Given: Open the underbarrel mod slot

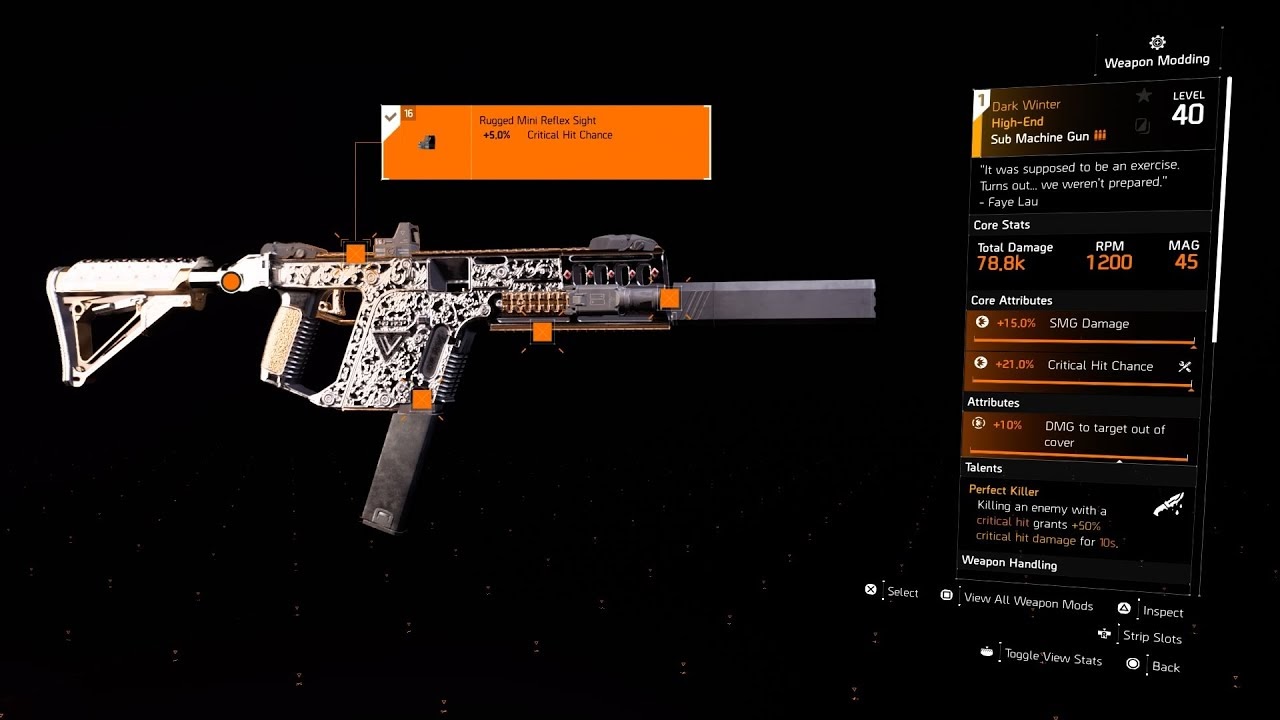Looking at the screenshot, I should tap(541, 331).
